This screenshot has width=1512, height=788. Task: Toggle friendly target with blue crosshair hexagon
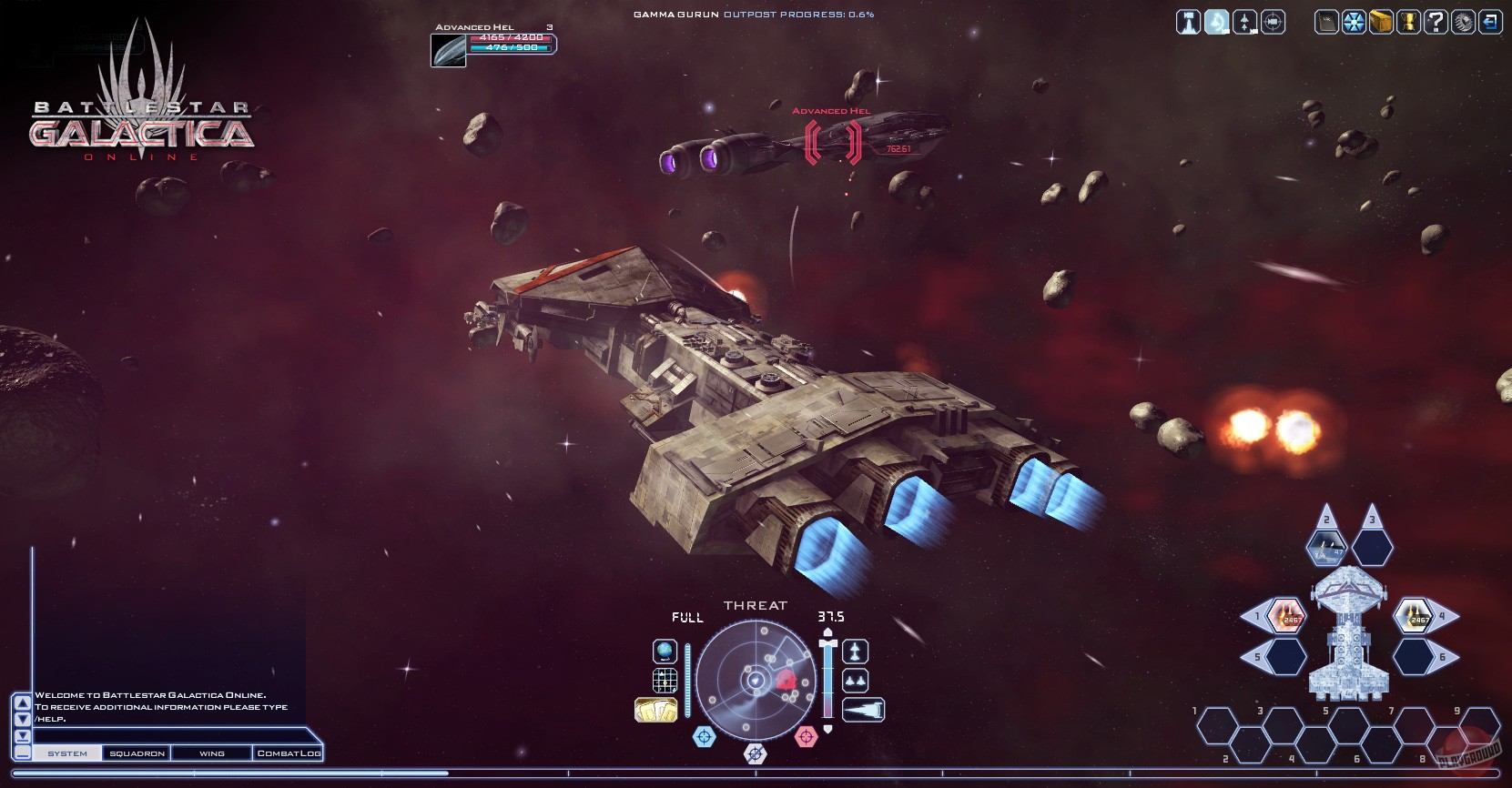click(704, 737)
